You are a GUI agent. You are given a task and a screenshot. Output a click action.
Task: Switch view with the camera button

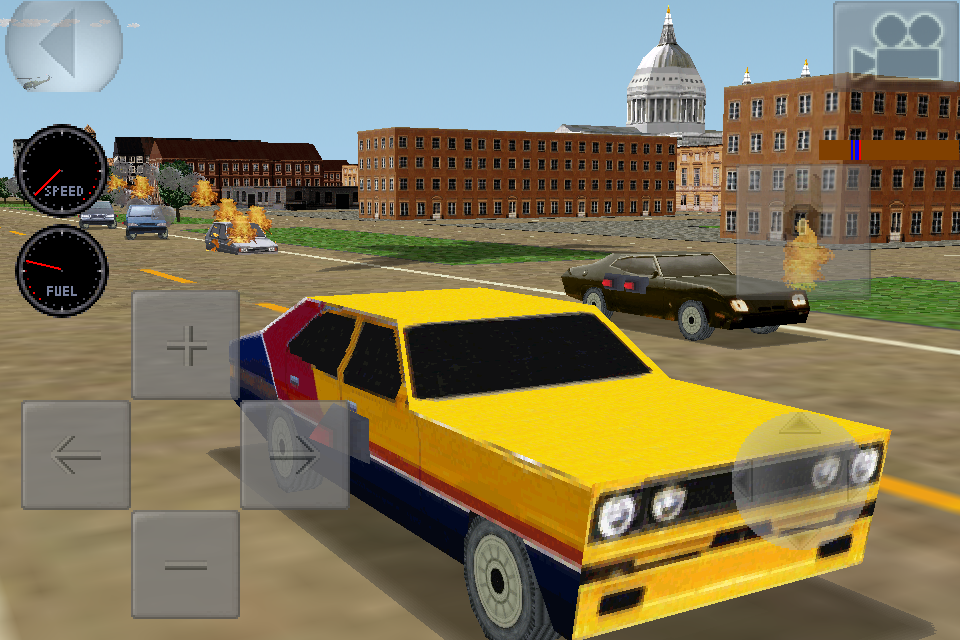[x=896, y=45]
